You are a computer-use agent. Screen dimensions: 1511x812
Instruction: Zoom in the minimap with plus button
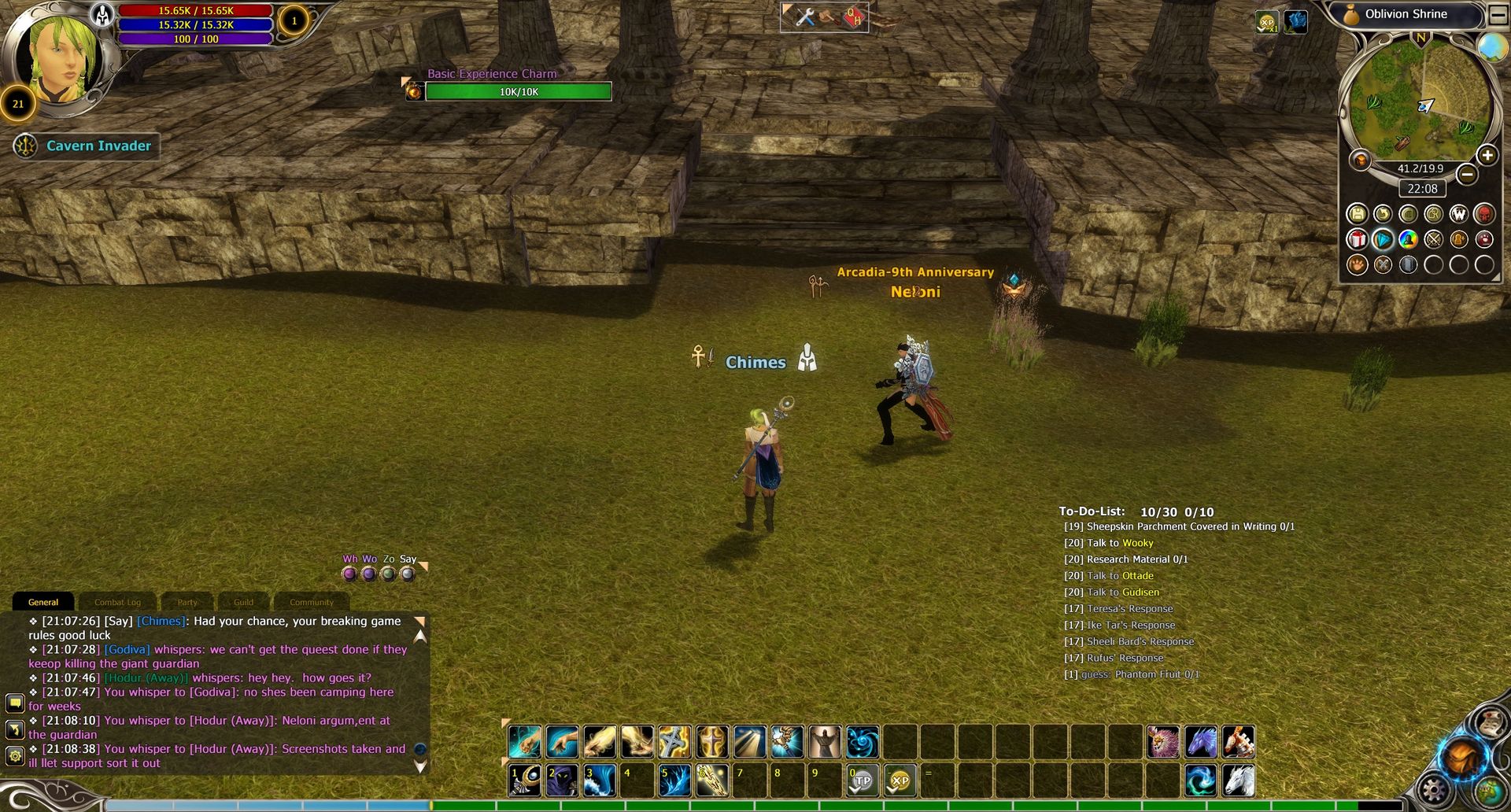(1487, 156)
